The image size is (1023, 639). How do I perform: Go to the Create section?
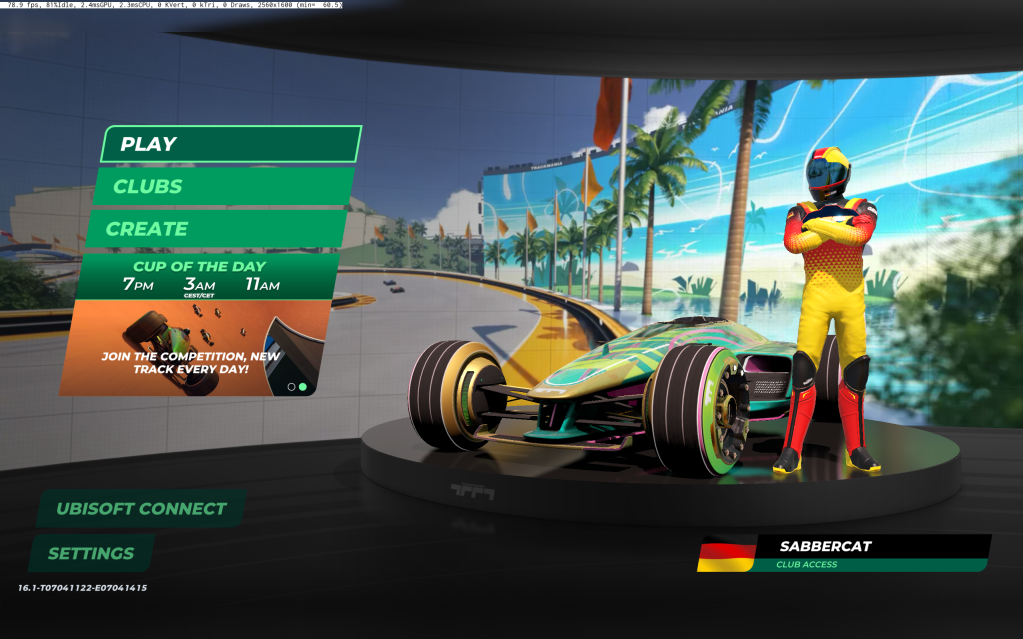(x=216, y=229)
